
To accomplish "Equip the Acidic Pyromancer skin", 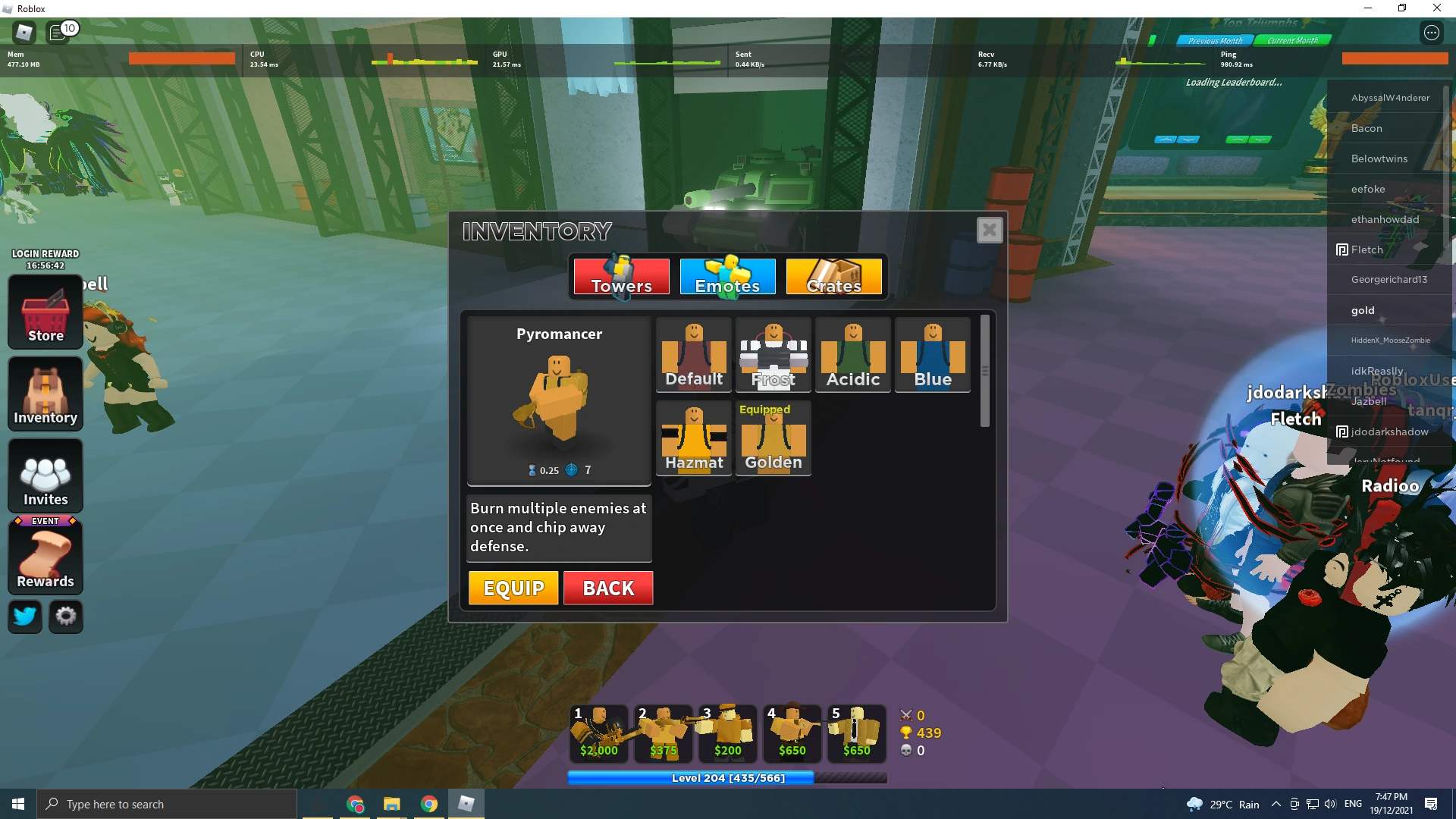I will pyautogui.click(x=852, y=355).
